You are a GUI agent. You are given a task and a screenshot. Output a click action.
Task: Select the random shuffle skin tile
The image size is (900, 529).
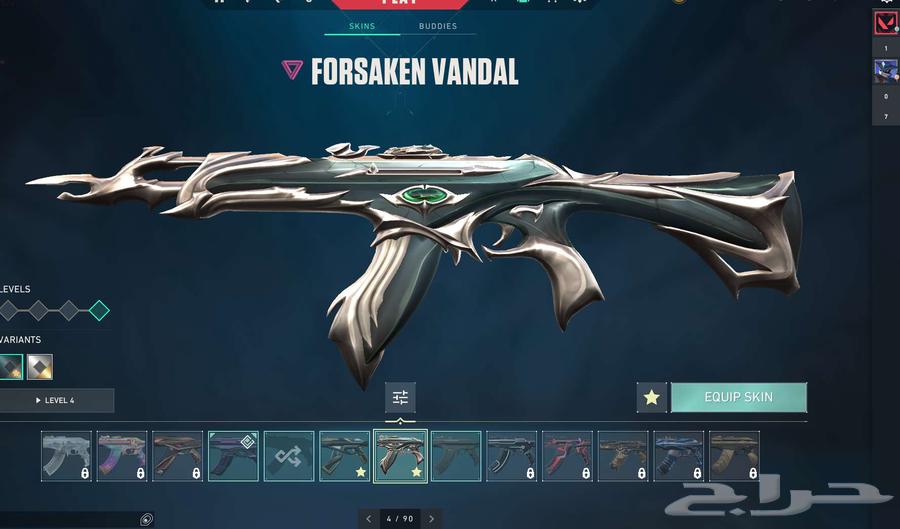point(289,456)
